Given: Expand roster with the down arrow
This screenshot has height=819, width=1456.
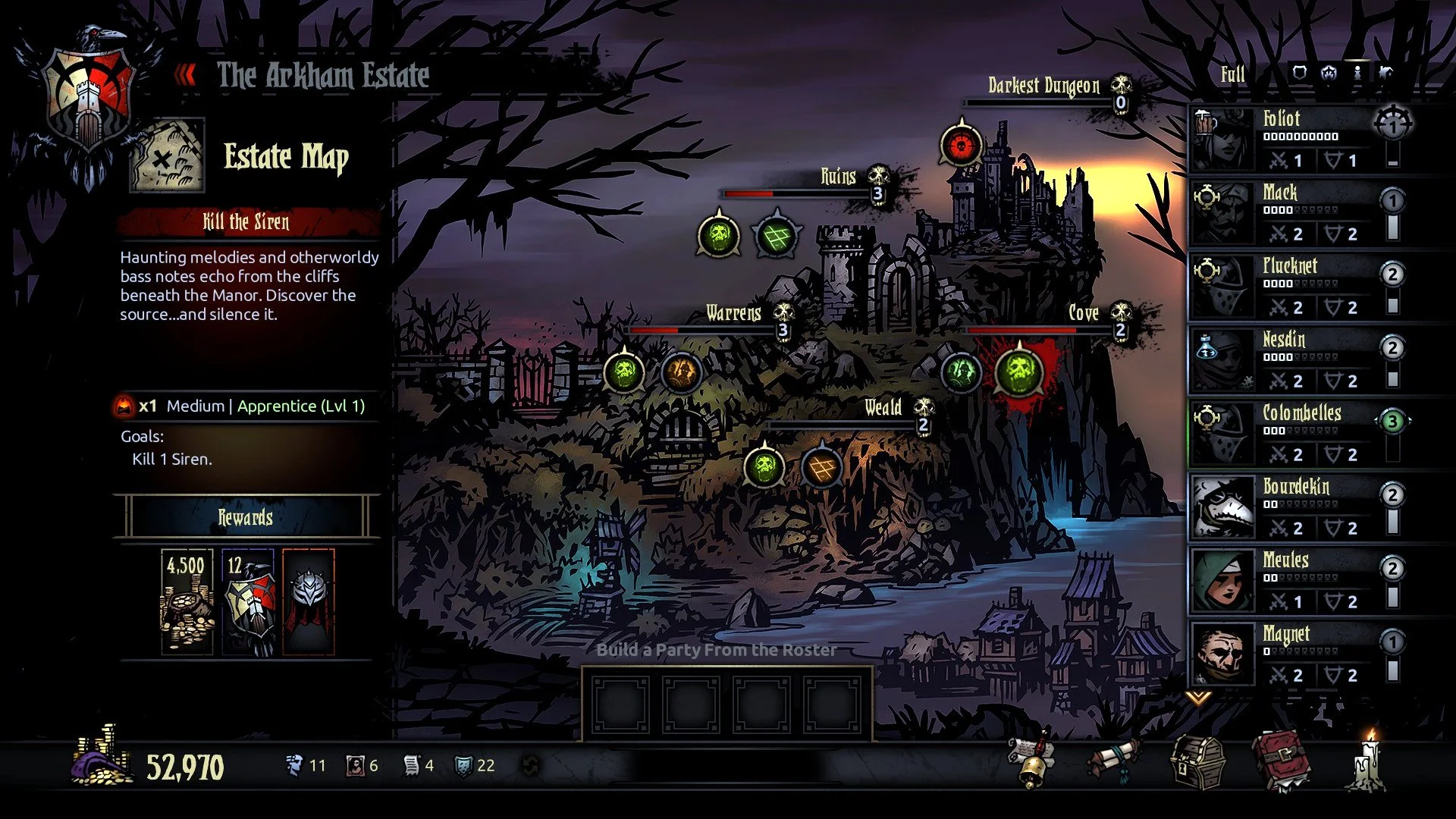Looking at the screenshot, I should (1198, 697).
